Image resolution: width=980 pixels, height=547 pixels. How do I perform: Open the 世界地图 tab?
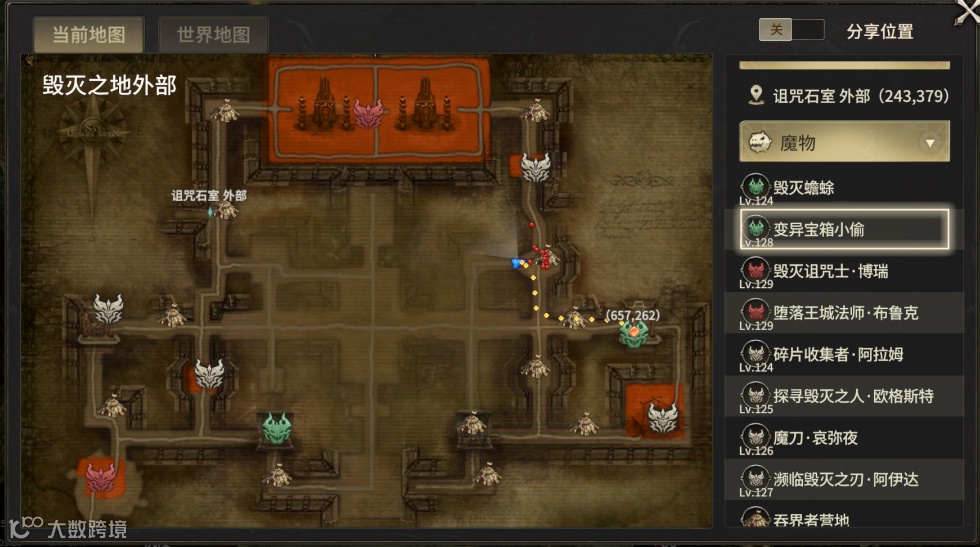coord(213,35)
